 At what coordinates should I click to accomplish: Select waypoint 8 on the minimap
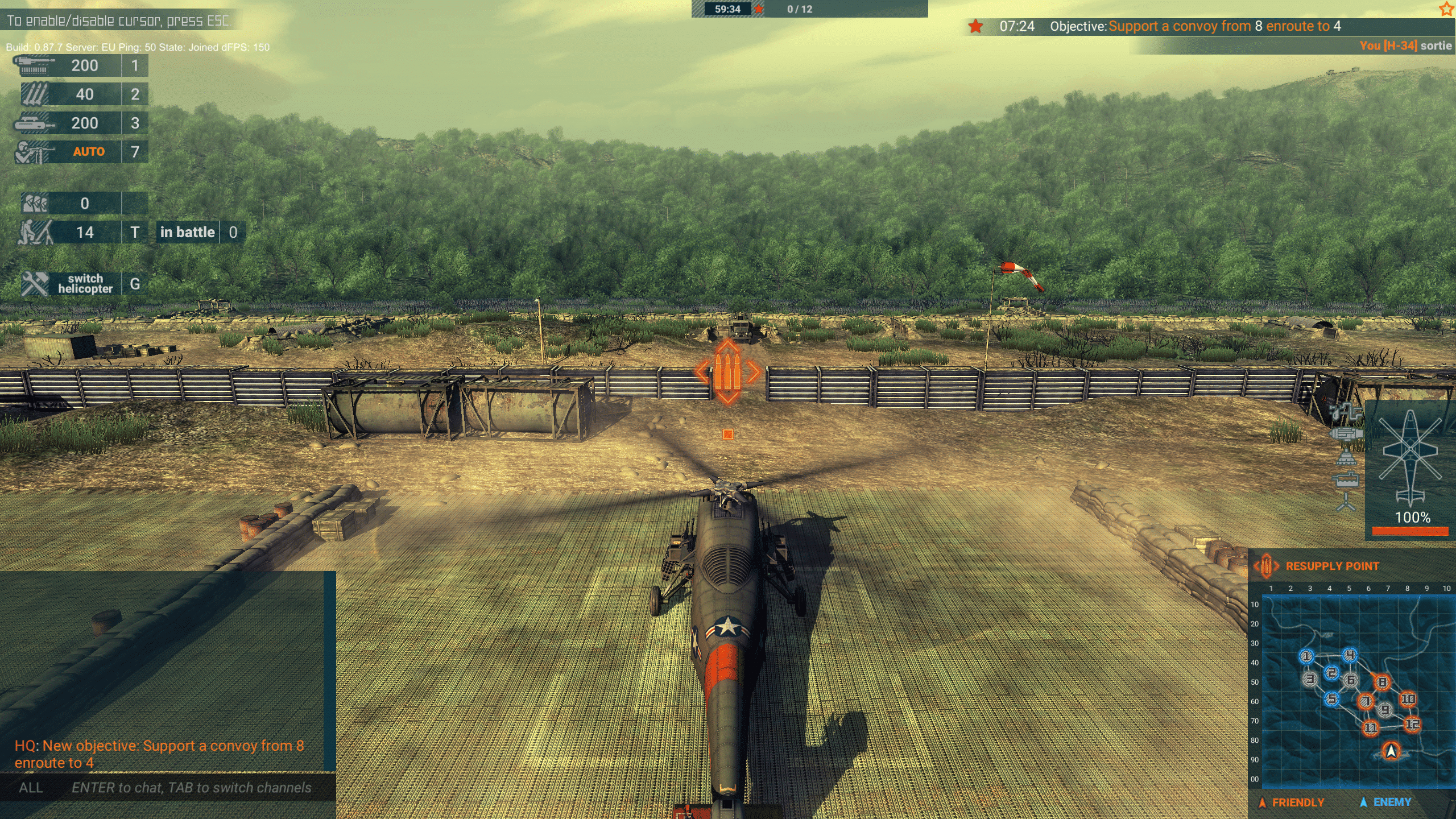click(1382, 682)
